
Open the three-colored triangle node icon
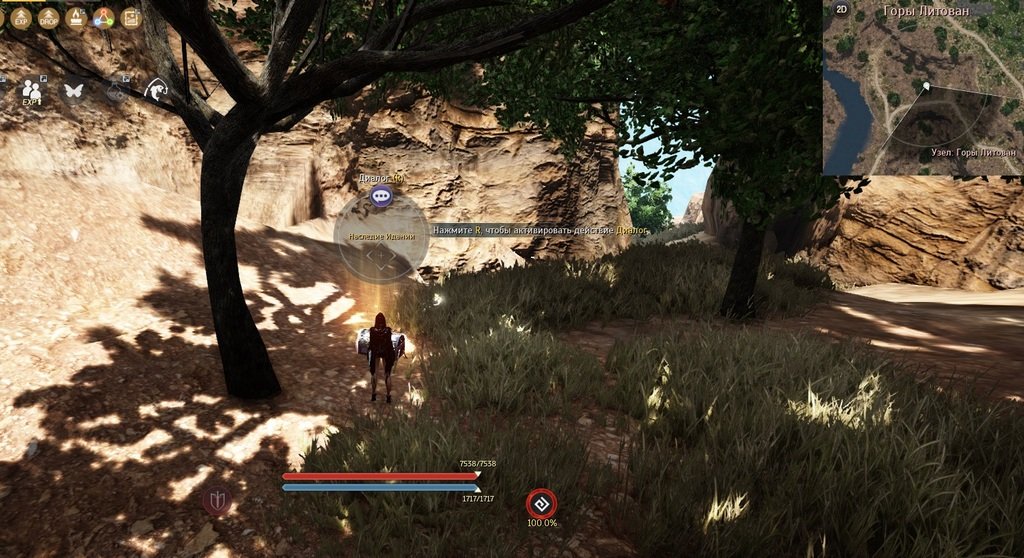103,18
